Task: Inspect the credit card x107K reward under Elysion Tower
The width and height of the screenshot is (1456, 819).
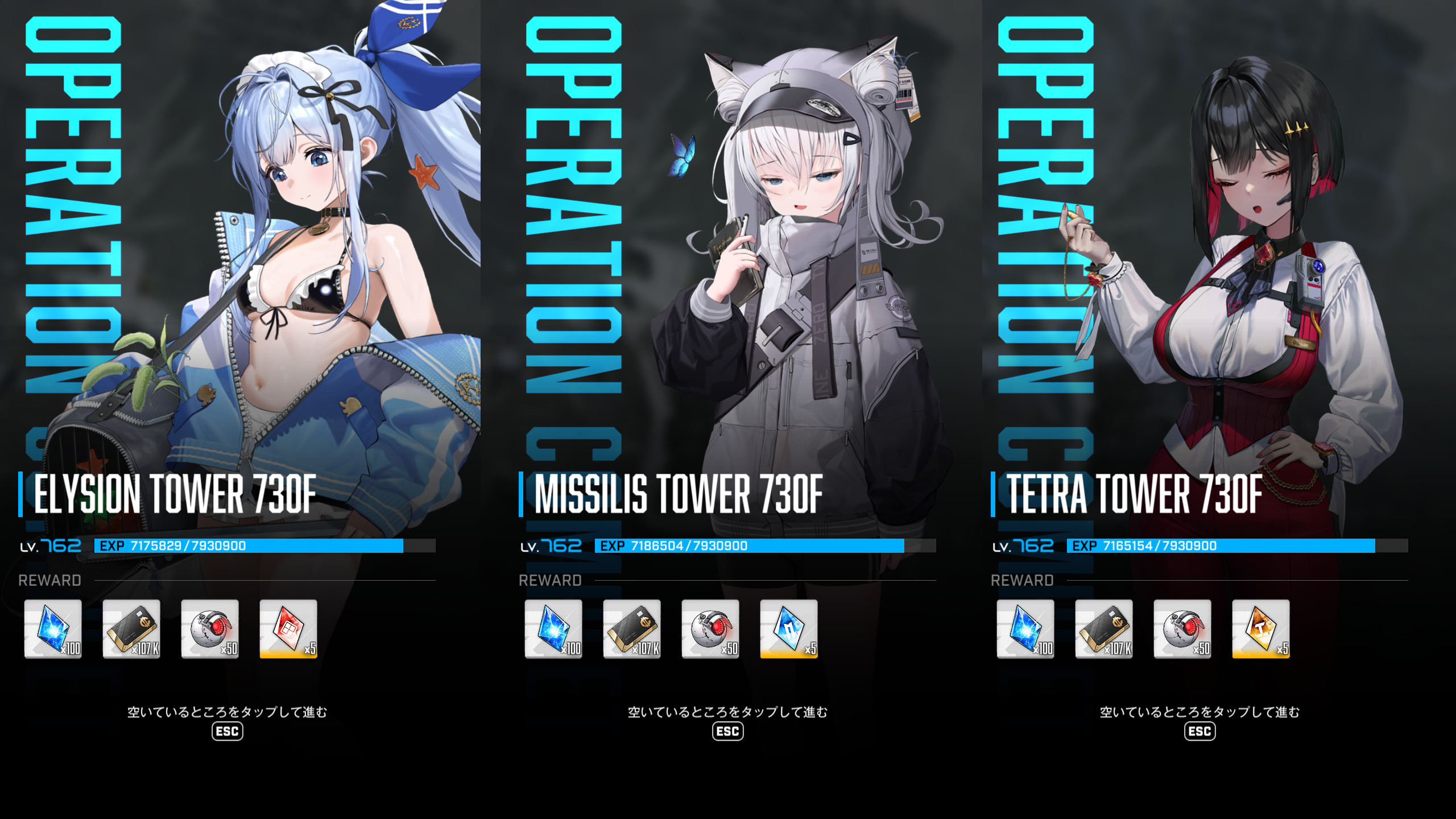Action: (x=131, y=628)
